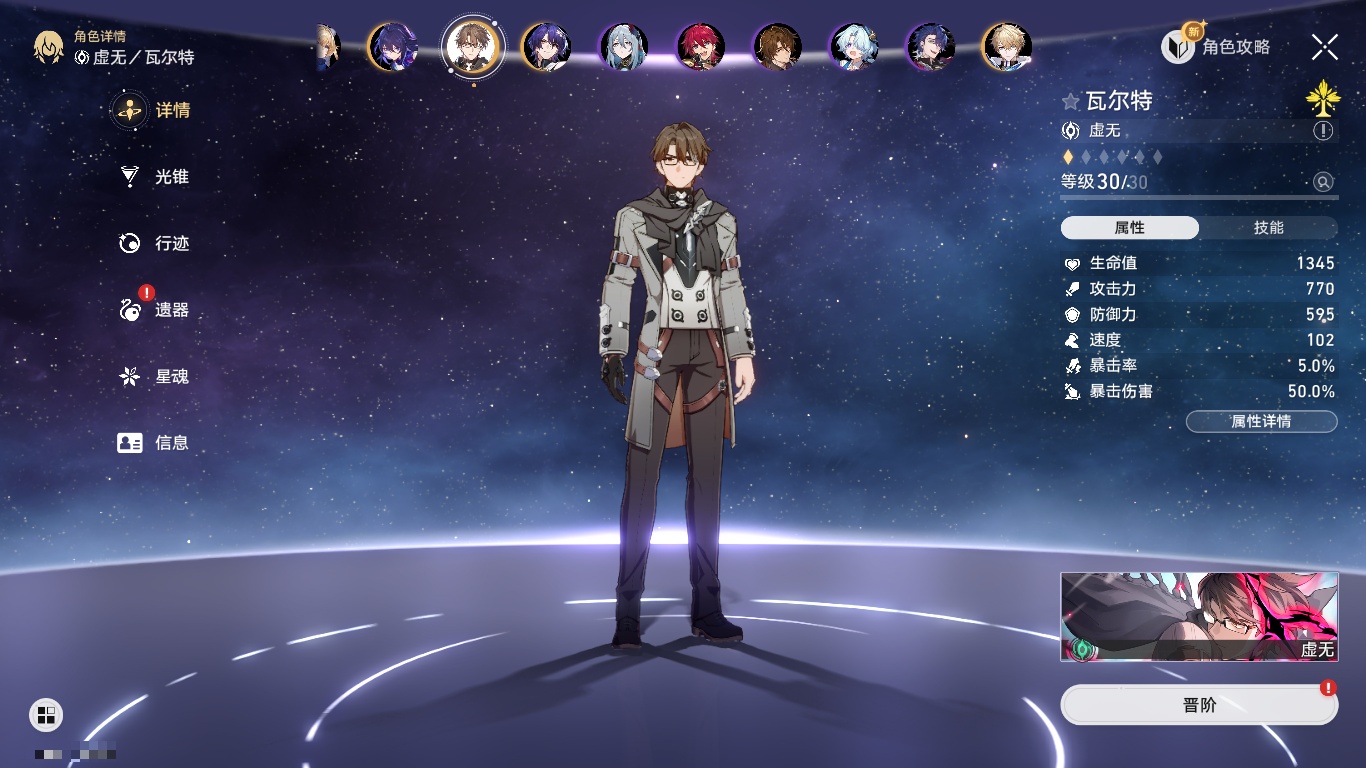Select the blonde character portrait

pyautogui.click(x=1007, y=47)
